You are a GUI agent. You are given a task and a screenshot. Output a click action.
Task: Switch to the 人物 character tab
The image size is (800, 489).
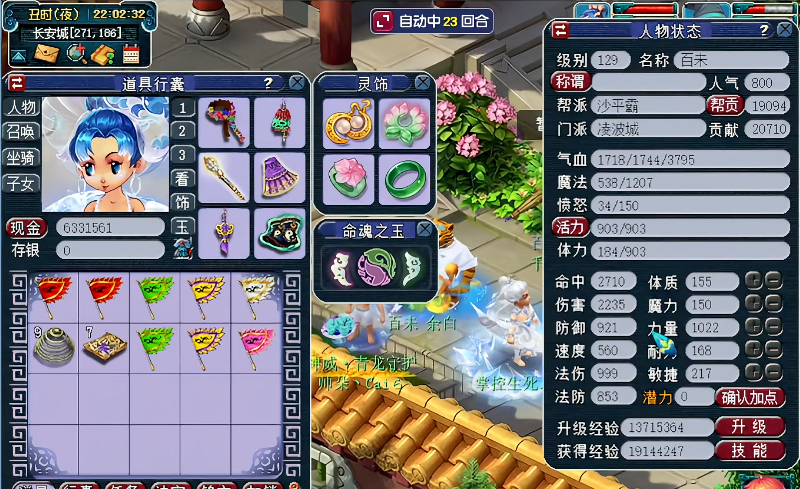(20, 107)
